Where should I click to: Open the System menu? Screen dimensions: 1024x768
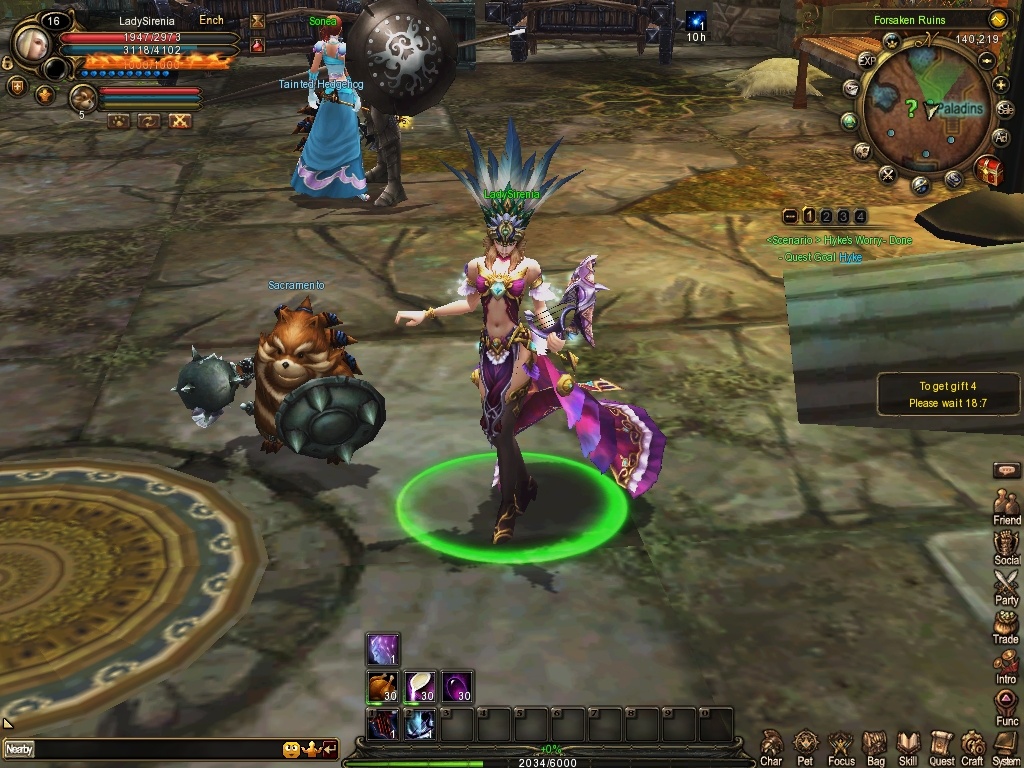pyautogui.click(x=1006, y=743)
